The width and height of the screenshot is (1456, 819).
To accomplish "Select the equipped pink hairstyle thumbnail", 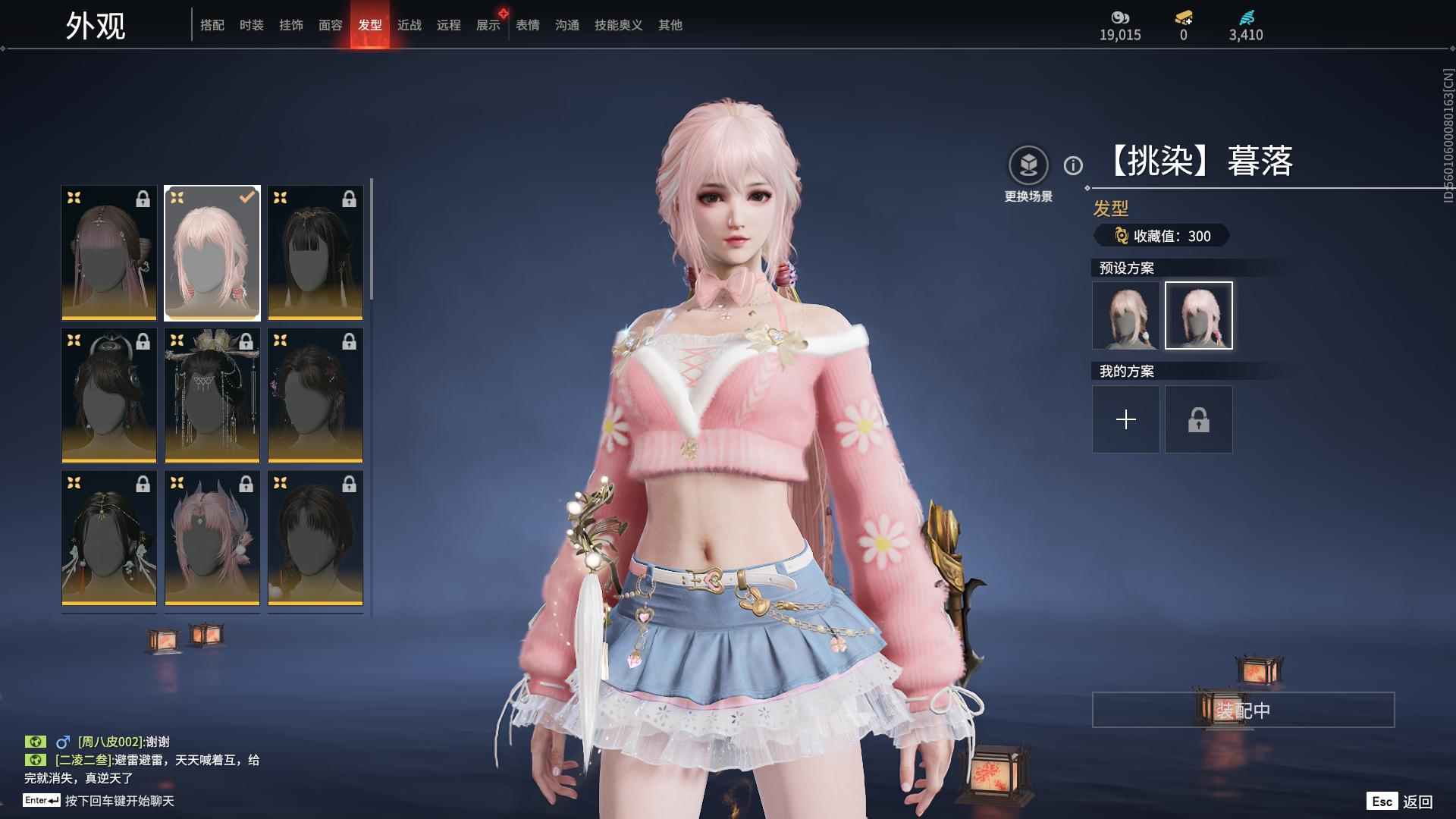I will point(212,253).
